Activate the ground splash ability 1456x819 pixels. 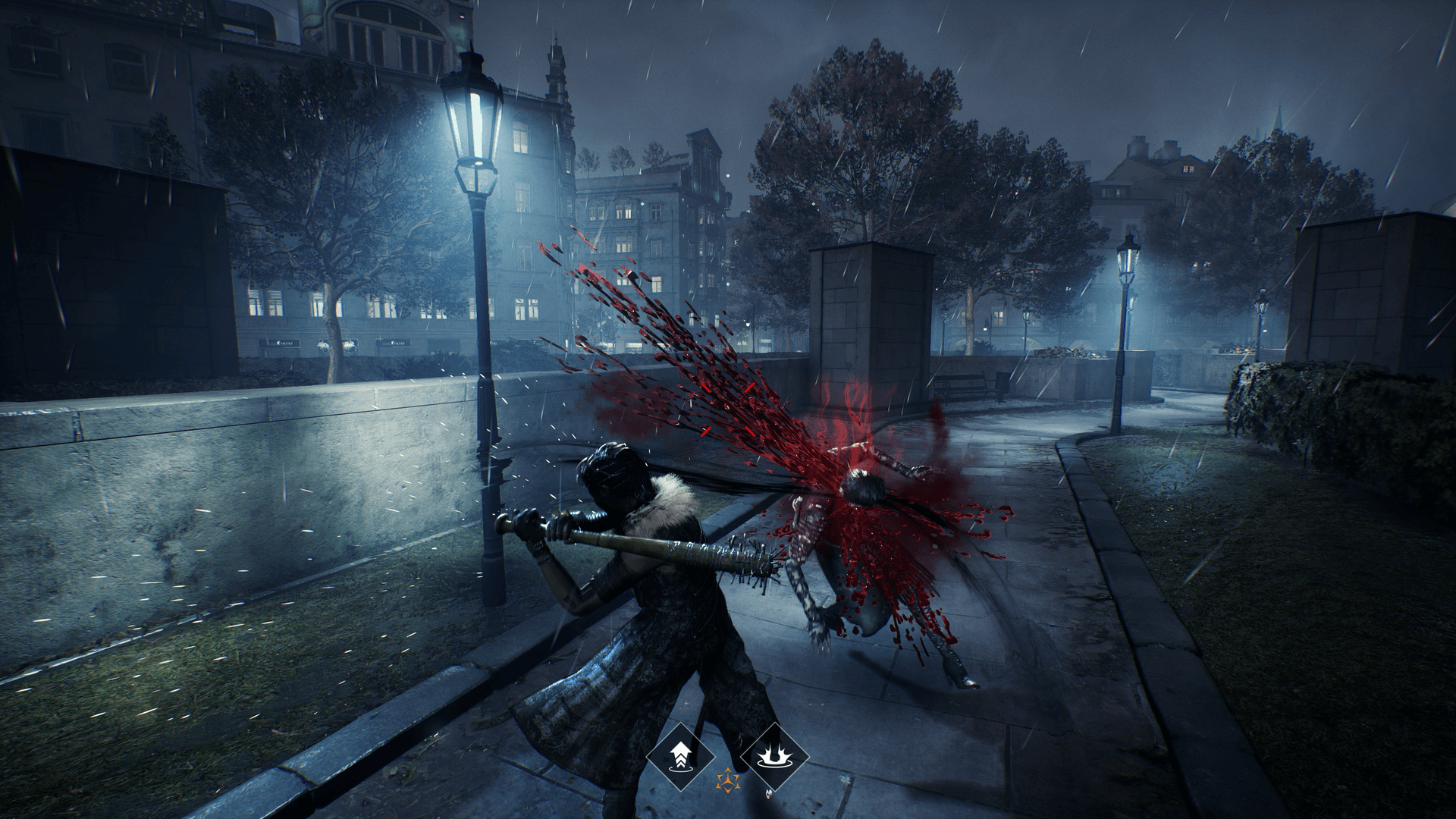(x=774, y=755)
